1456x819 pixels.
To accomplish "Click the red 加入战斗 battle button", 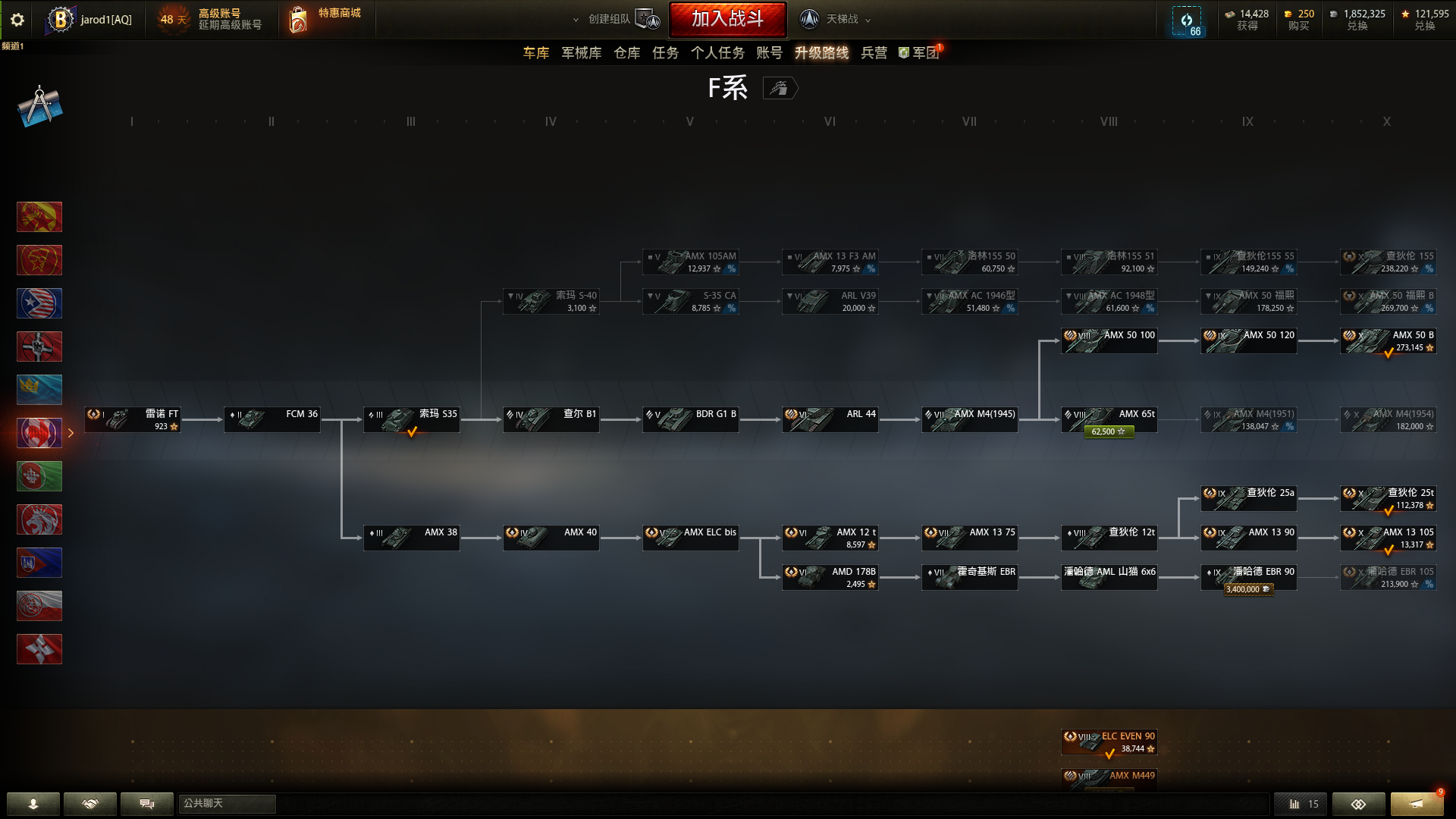I will (x=727, y=19).
